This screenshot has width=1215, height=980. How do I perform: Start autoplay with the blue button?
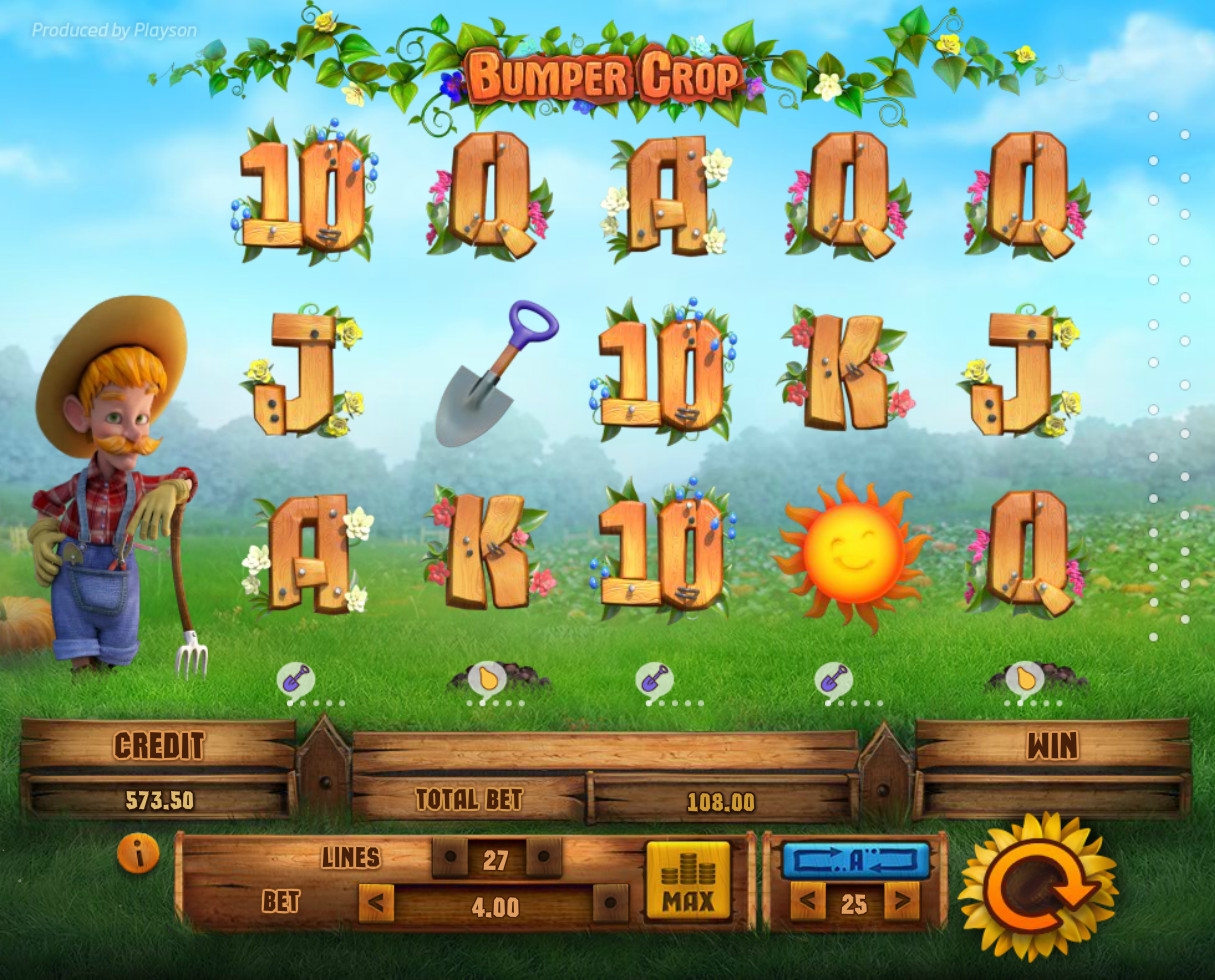[x=855, y=861]
